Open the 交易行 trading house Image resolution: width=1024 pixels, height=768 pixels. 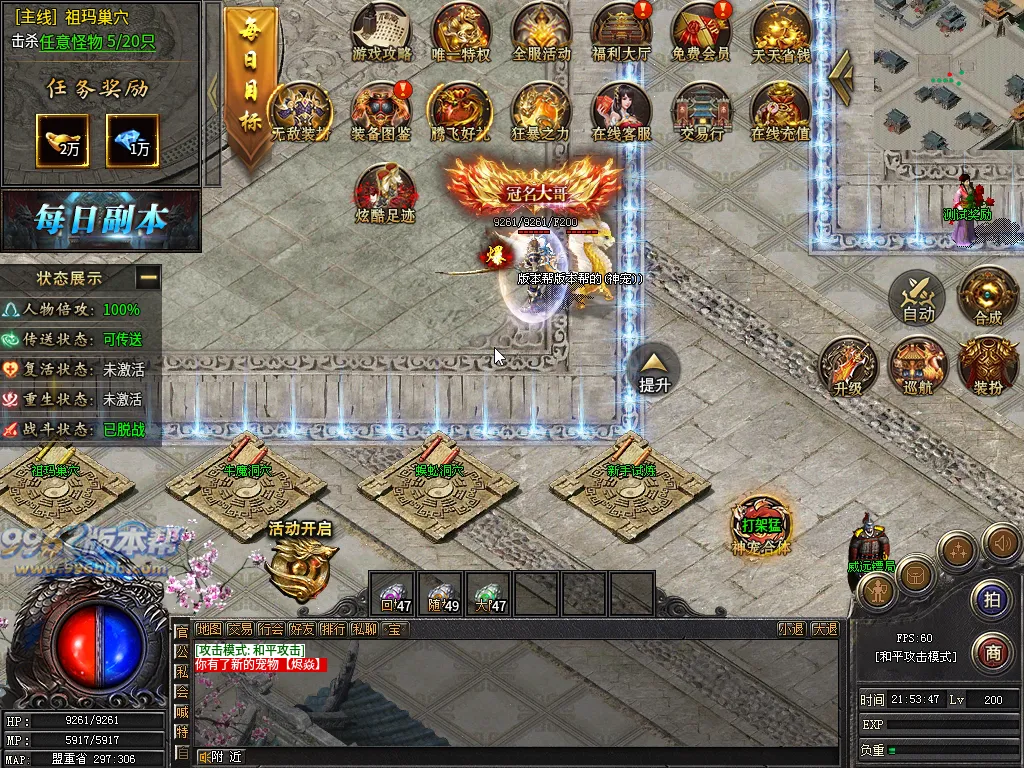700,110
